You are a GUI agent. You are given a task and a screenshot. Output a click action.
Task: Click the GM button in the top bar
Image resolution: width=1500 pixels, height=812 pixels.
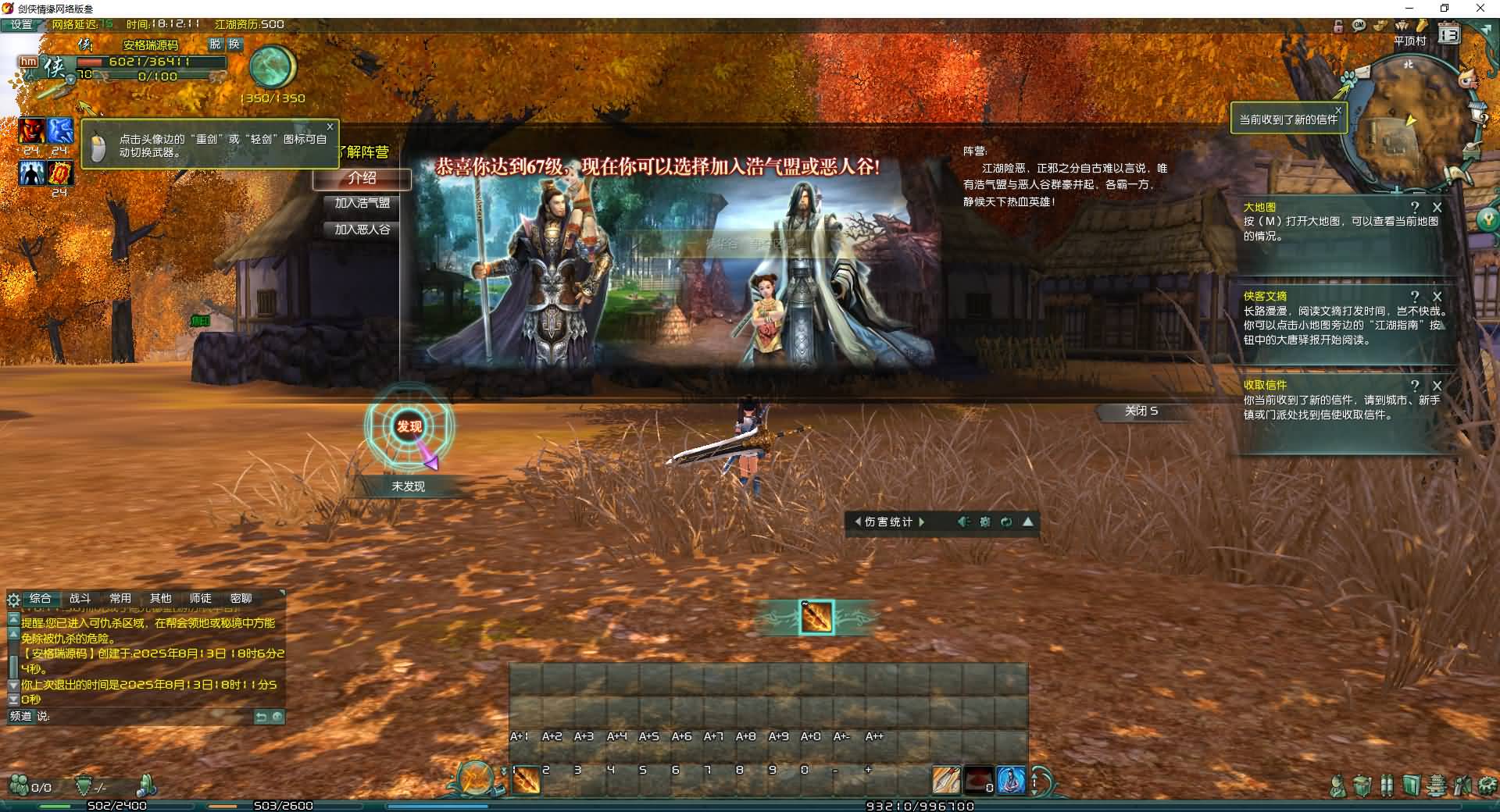[x=1359, y=26]
